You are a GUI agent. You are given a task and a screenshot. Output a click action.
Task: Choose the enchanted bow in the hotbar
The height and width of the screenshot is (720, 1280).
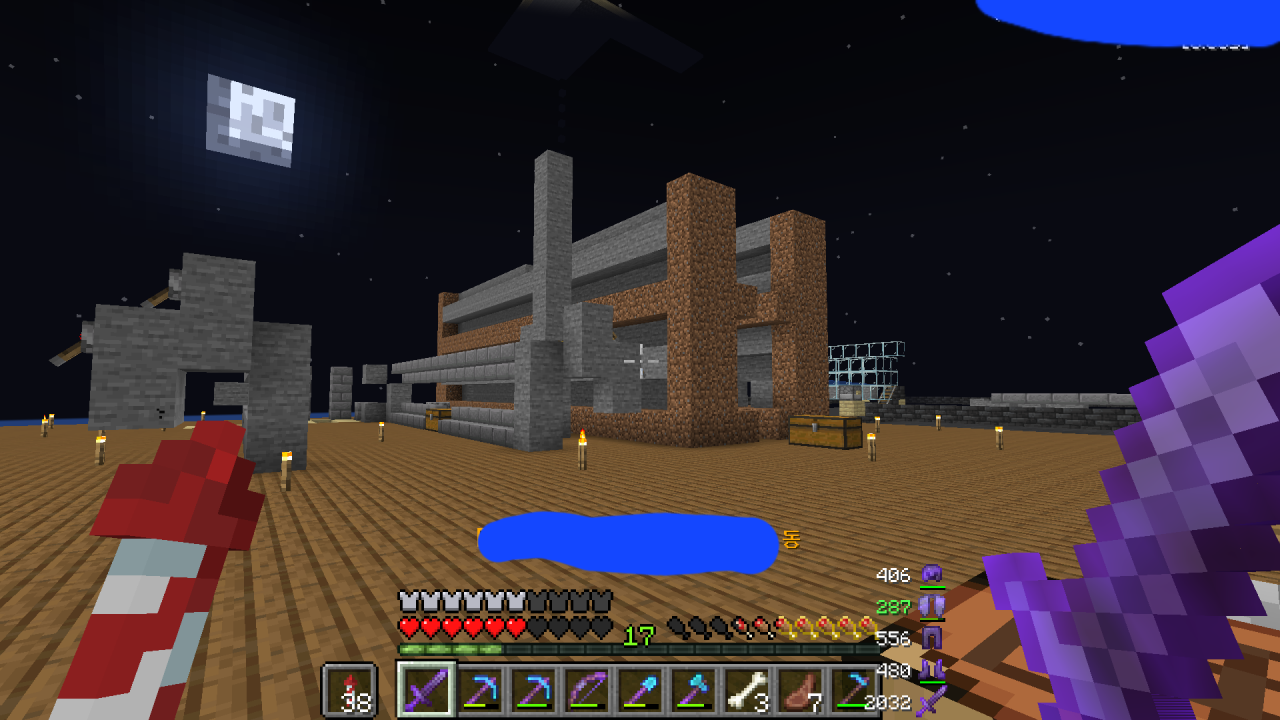587,690
